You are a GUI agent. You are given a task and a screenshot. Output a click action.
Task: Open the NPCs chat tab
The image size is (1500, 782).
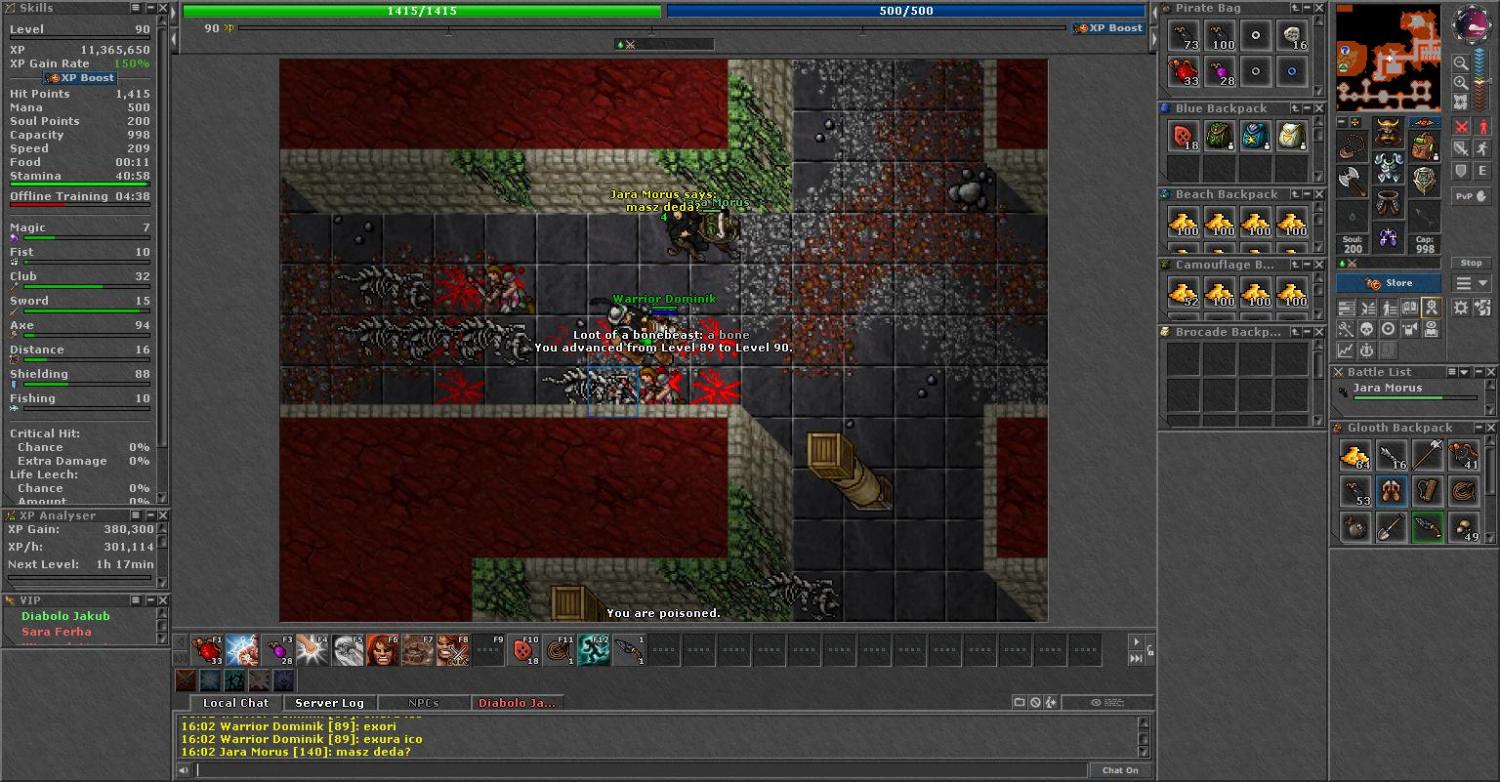423,703
